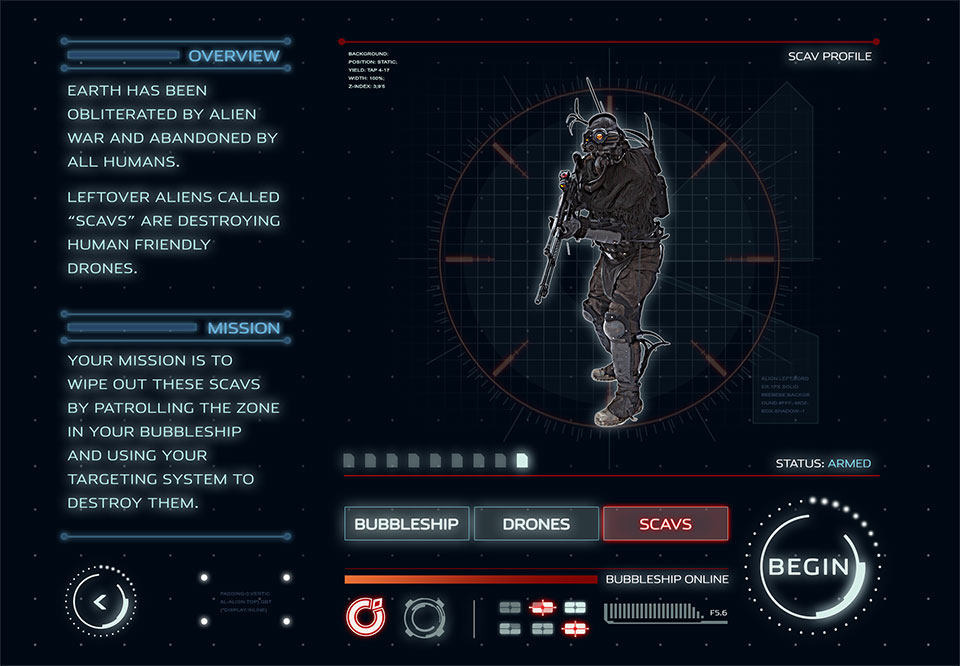Switch to the Drones tab
Image resolution: width=960 pixels, height=666 pixels.
[536, 523]
